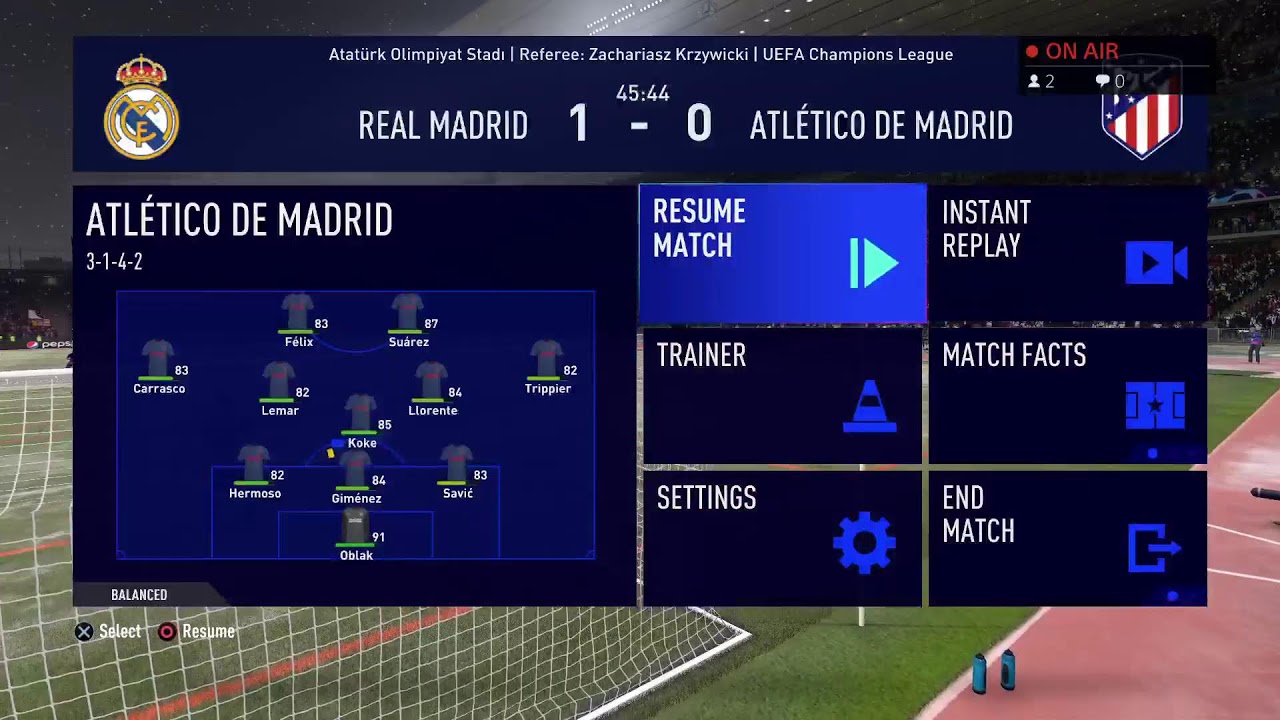Open Instant Replay

(x=1067, y=253)
